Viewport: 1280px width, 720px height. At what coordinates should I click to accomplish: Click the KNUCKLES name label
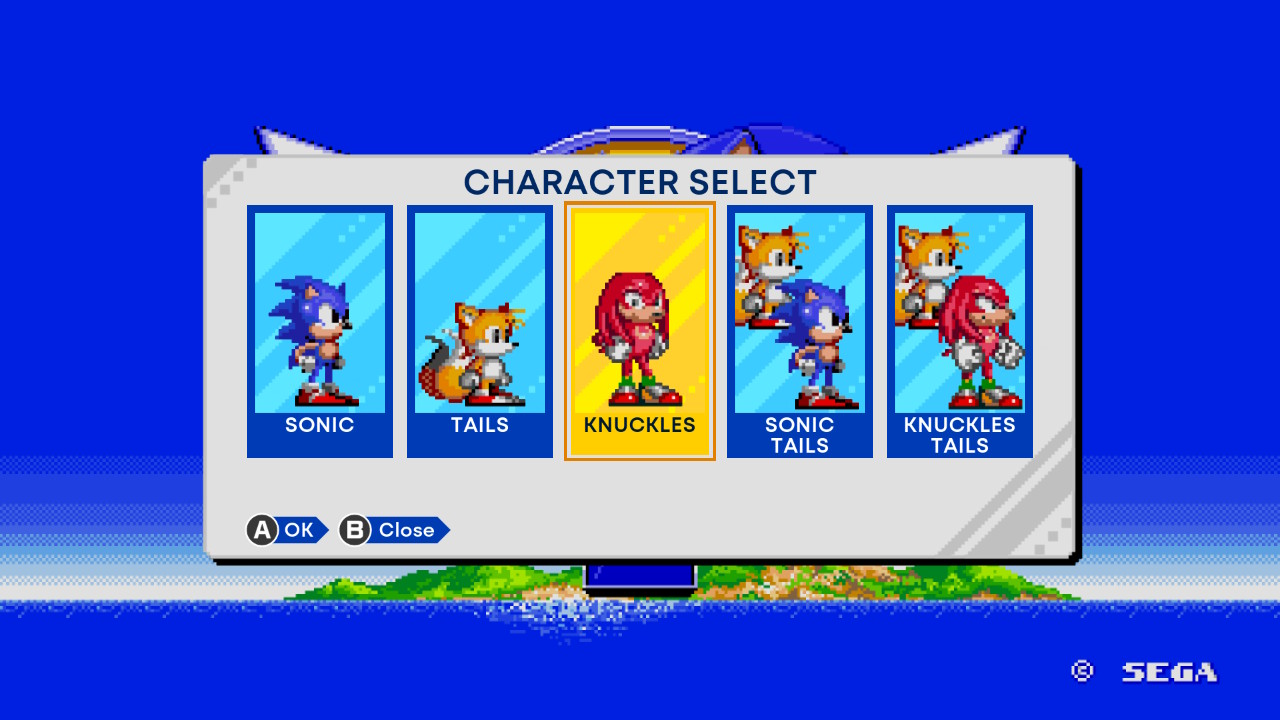pyautogui.click(x=639, y=425)
